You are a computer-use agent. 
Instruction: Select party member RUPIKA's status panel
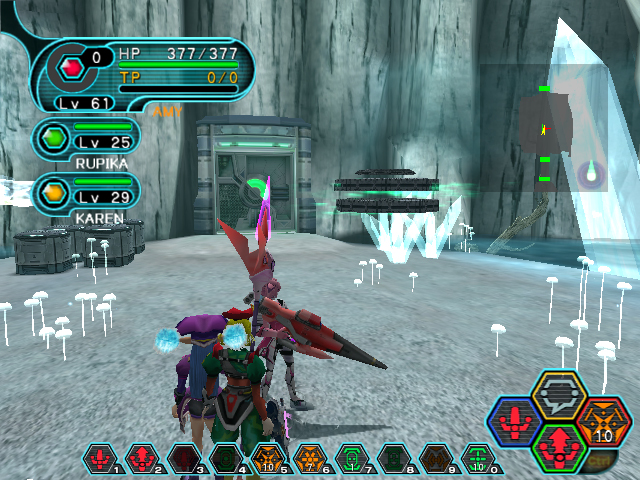tap(85, 142)
